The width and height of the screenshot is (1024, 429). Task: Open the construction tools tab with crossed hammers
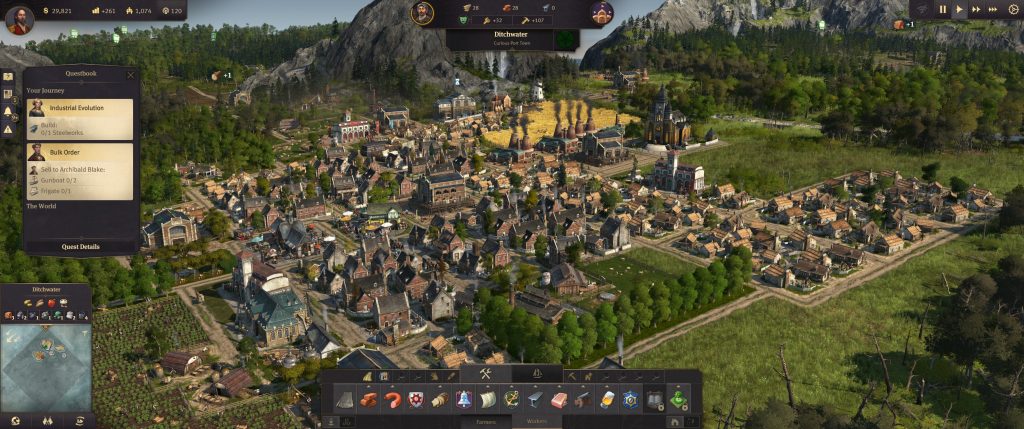coord(484,375)
